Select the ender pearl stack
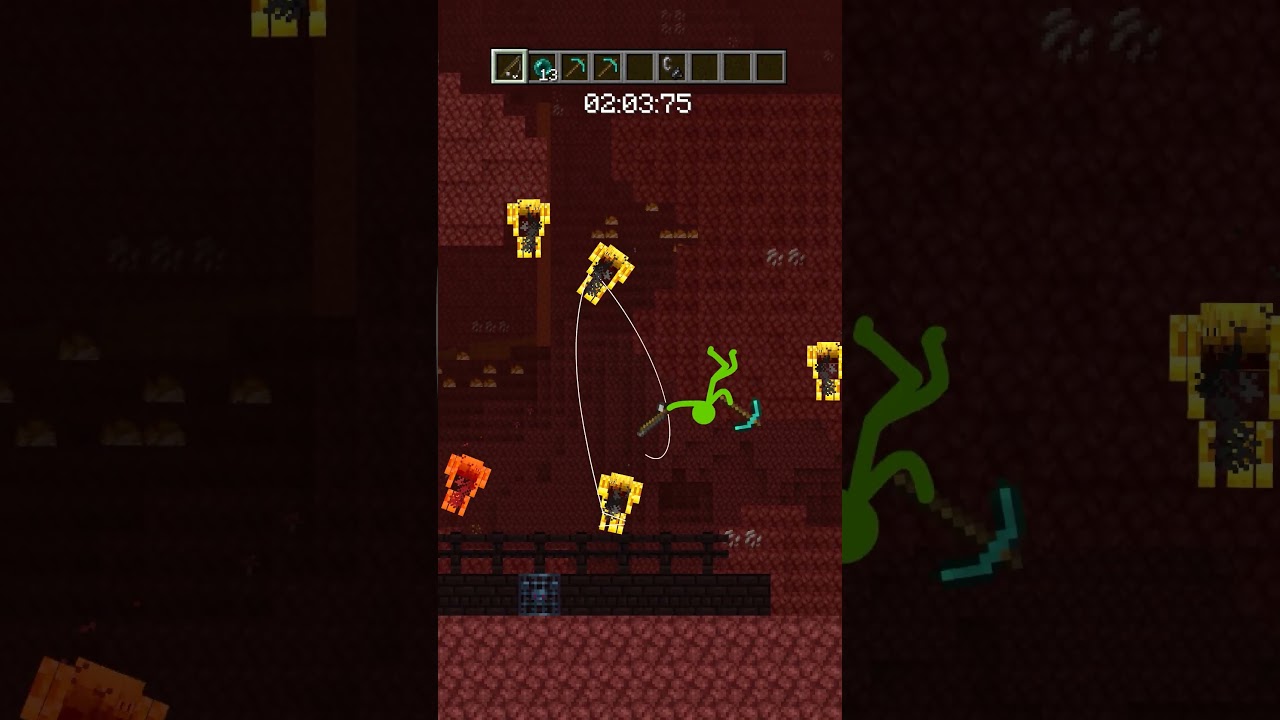The width and height of the screenshot is (1280, 720). [x=542, y=67]
